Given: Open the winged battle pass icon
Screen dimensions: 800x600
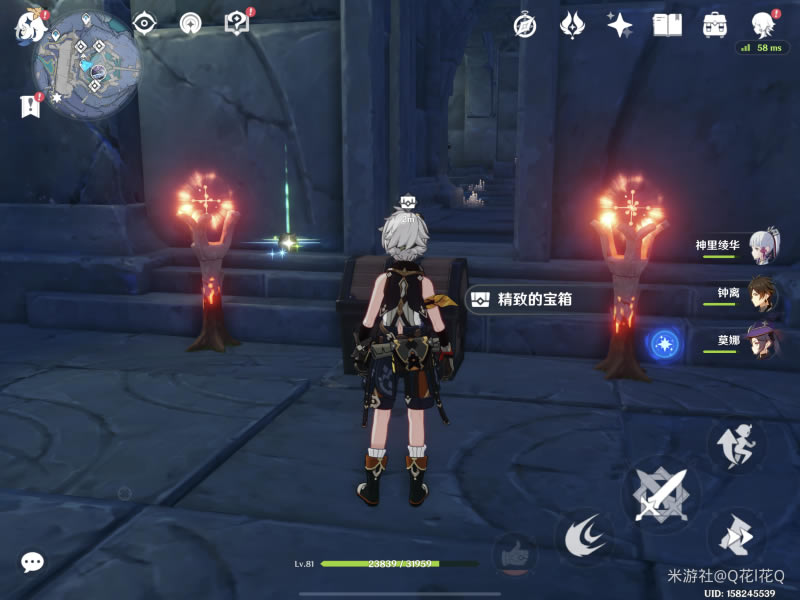Looking at the screenshot, I should [572, 25].
